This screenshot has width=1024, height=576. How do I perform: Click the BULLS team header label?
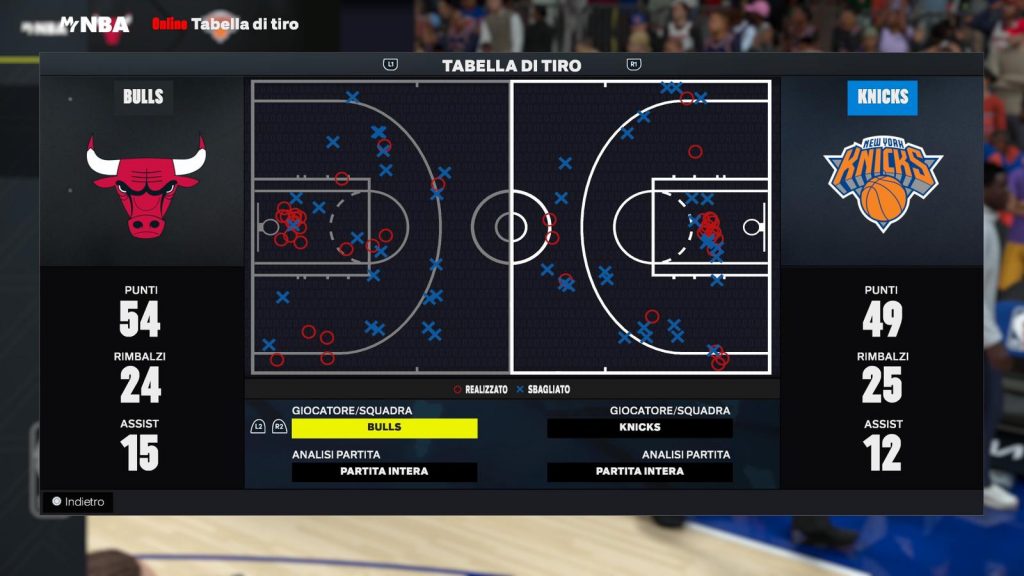pos(143,97)
